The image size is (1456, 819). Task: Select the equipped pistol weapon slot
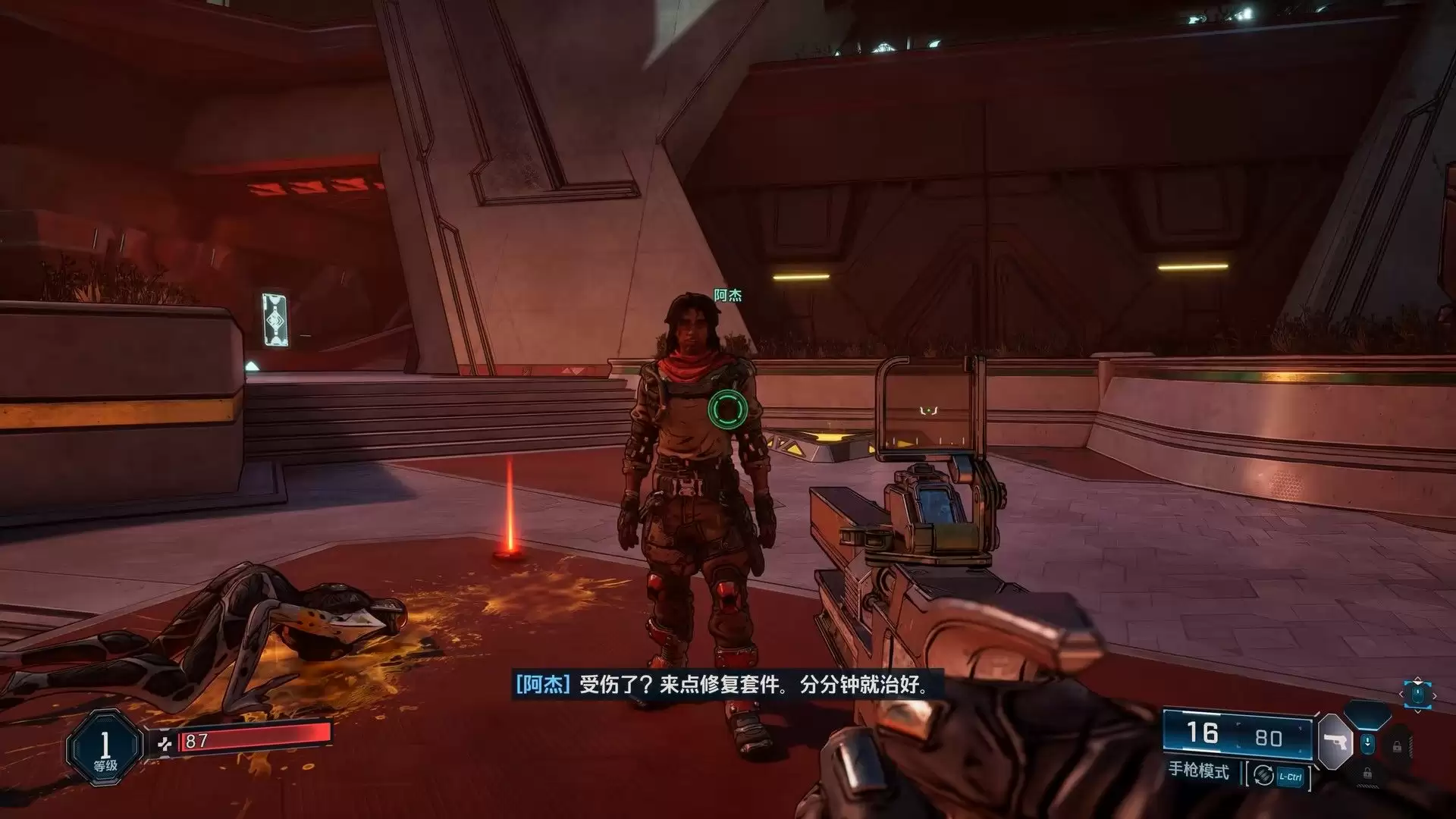pos(1334,741)
